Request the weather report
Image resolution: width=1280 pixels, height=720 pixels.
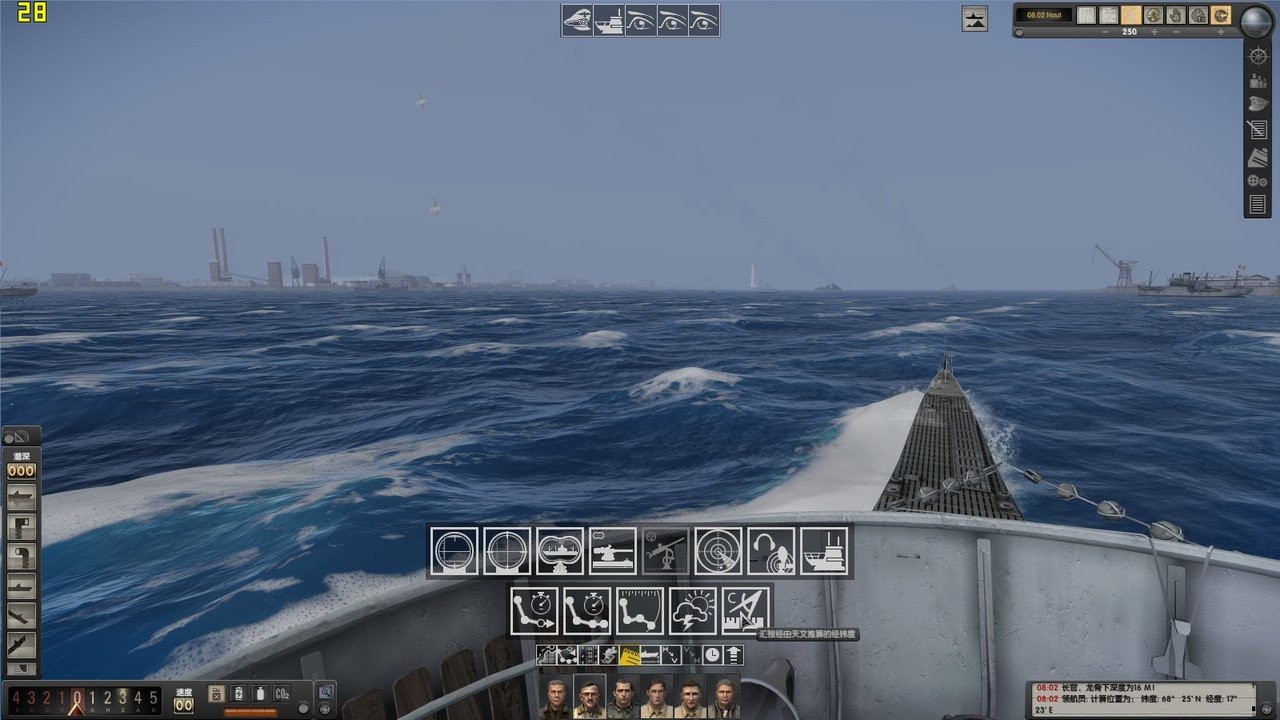click(693, 611)
